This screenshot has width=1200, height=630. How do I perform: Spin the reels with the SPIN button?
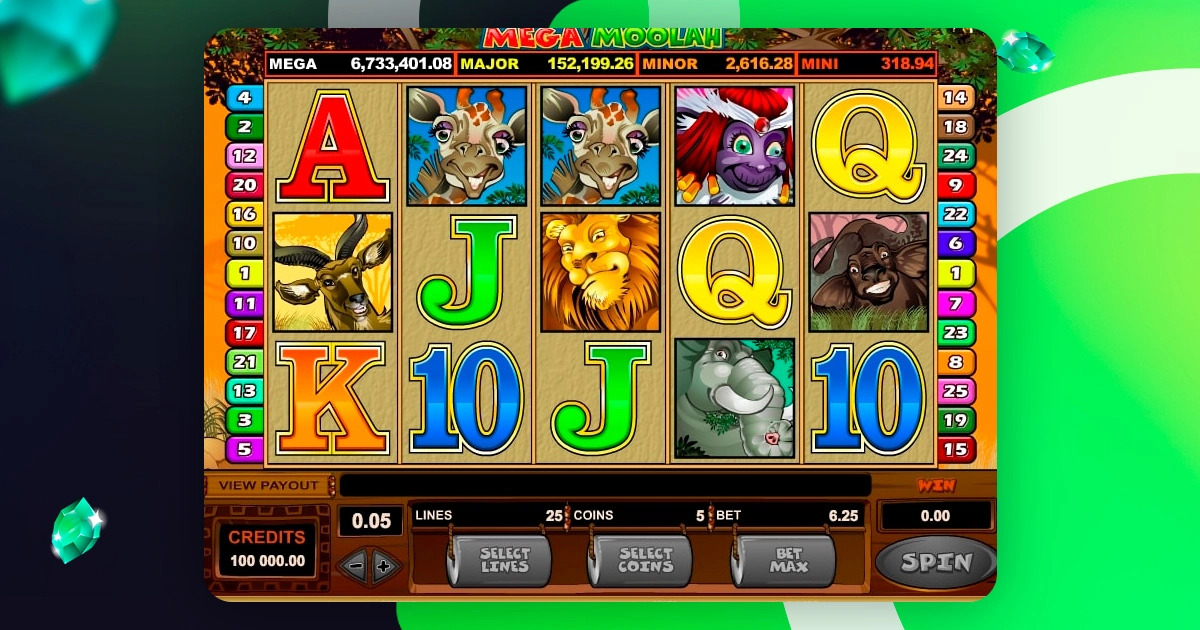pos(934,562)
